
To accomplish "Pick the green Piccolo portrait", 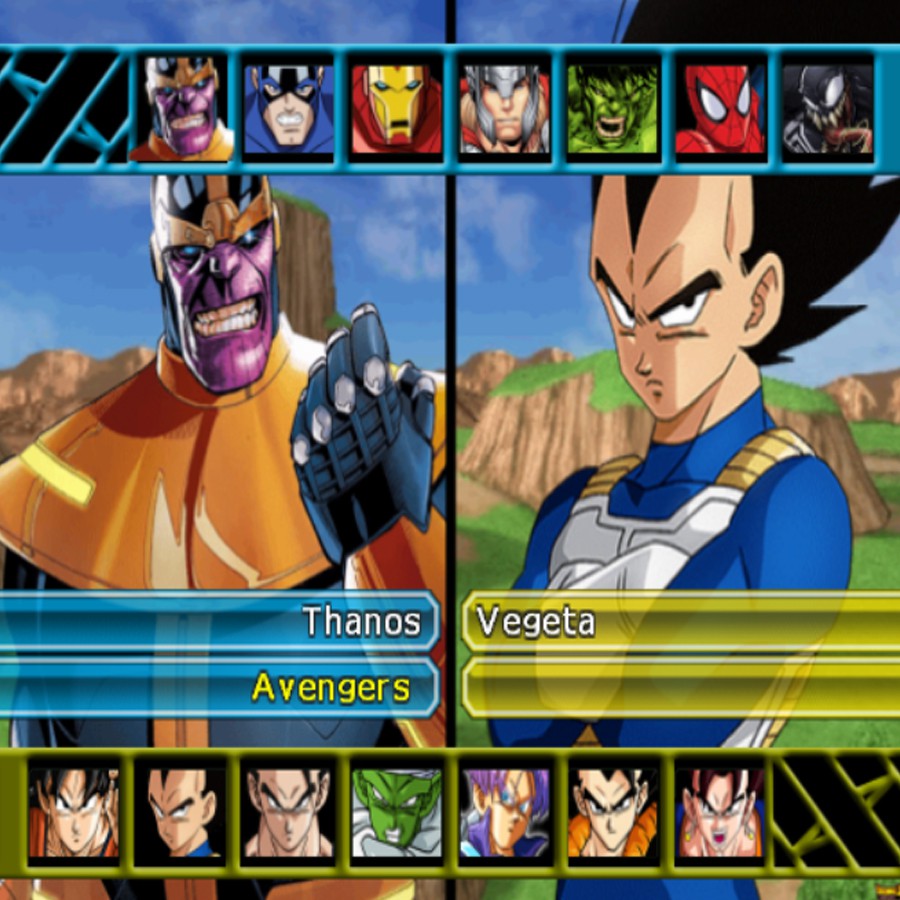I will tap(396, 812).
